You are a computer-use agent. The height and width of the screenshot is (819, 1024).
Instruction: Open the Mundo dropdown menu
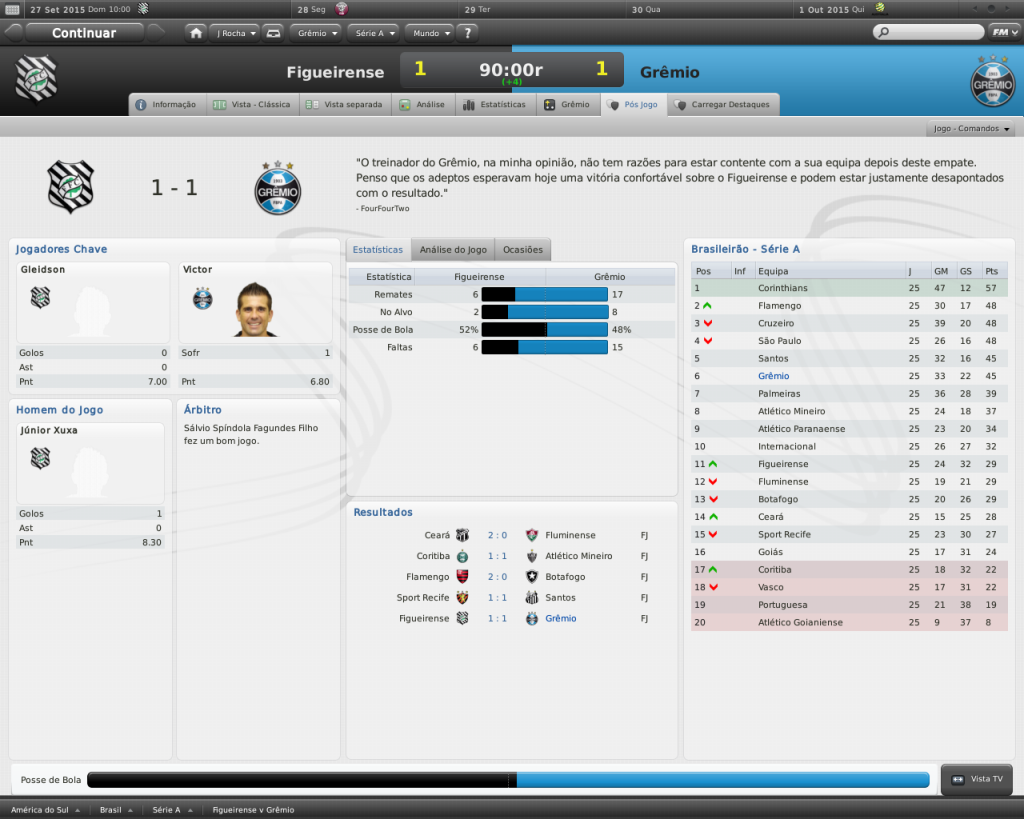[431, 33]
